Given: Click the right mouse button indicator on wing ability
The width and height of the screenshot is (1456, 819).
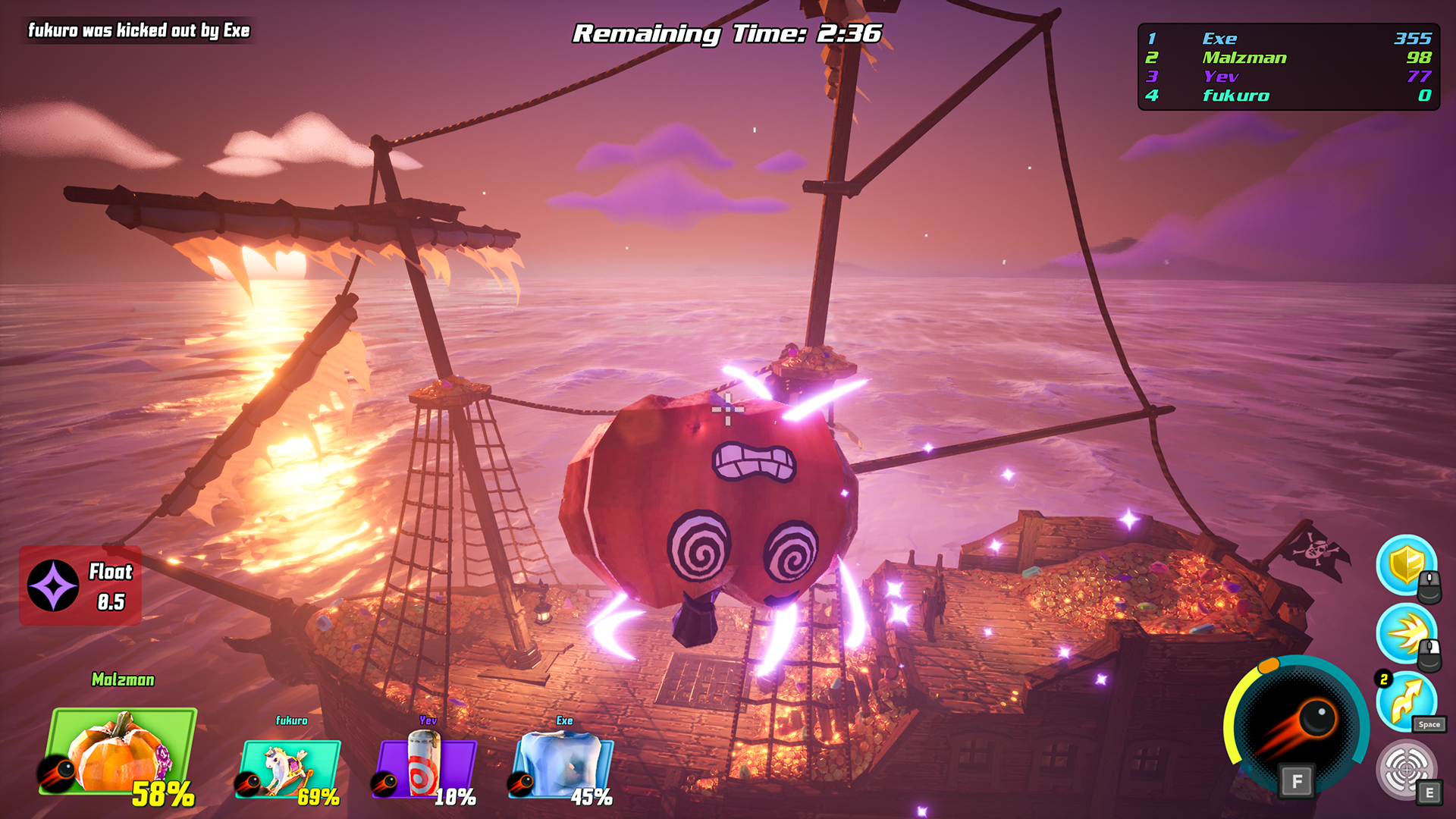Looking at the screenshot, I should click(1431, 654).
